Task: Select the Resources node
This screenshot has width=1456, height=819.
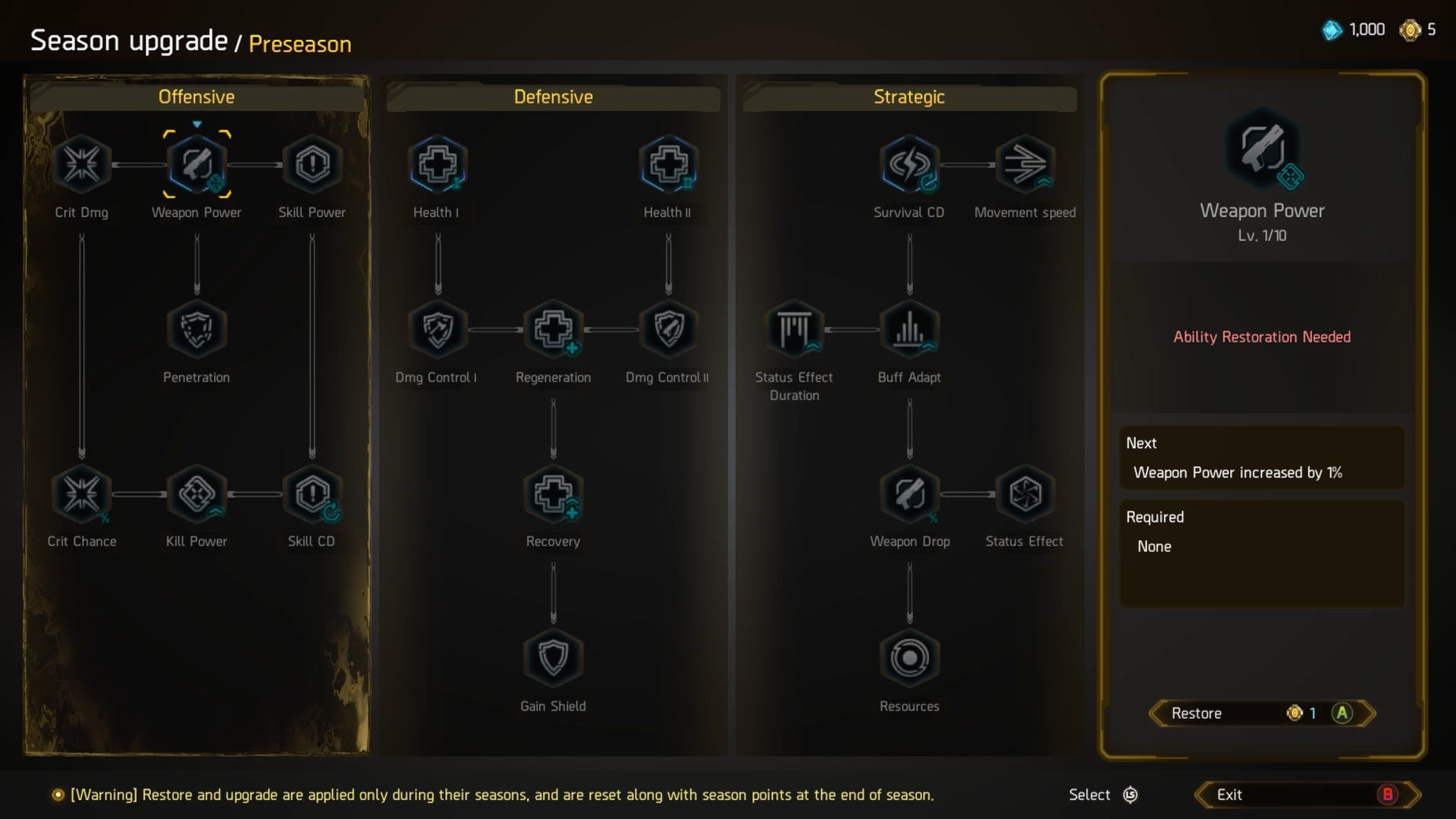Action: coord(909,657)
